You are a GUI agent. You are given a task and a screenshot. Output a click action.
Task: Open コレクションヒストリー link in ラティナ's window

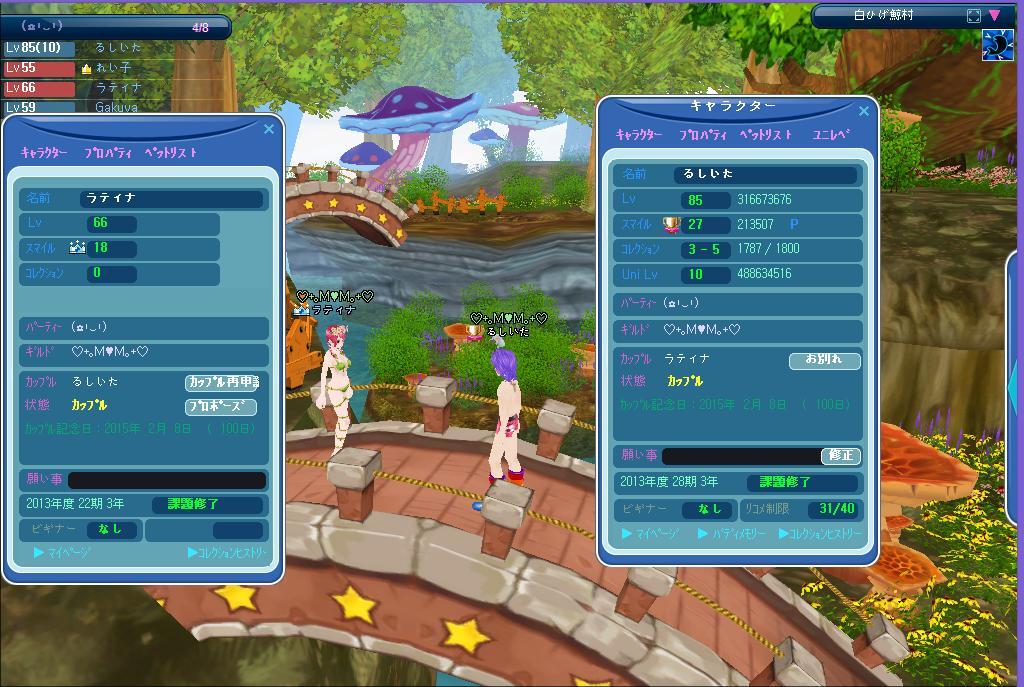click(x=227, y=552)
